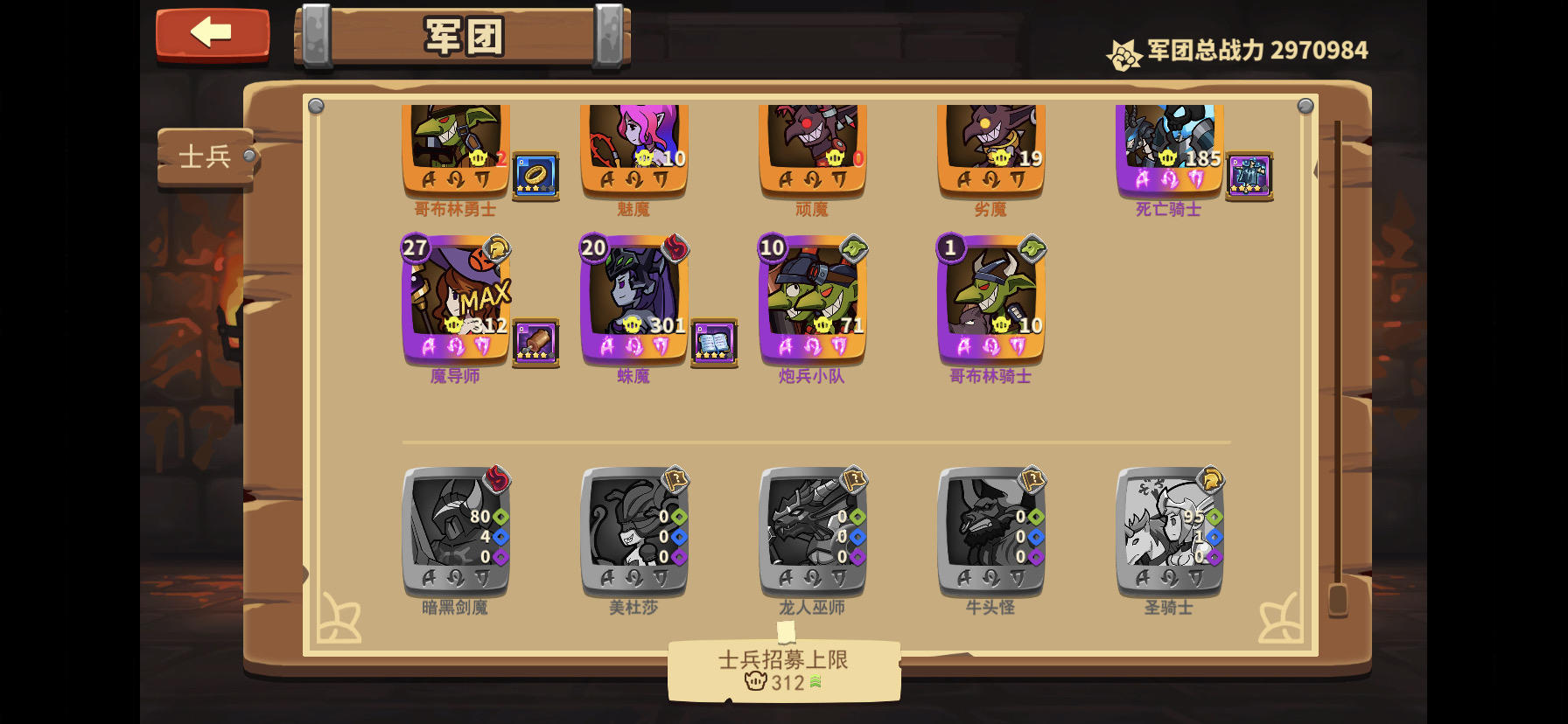Open the ring equipment beside 哥布林勇士

pyautogui.click(x=535, y=175)
